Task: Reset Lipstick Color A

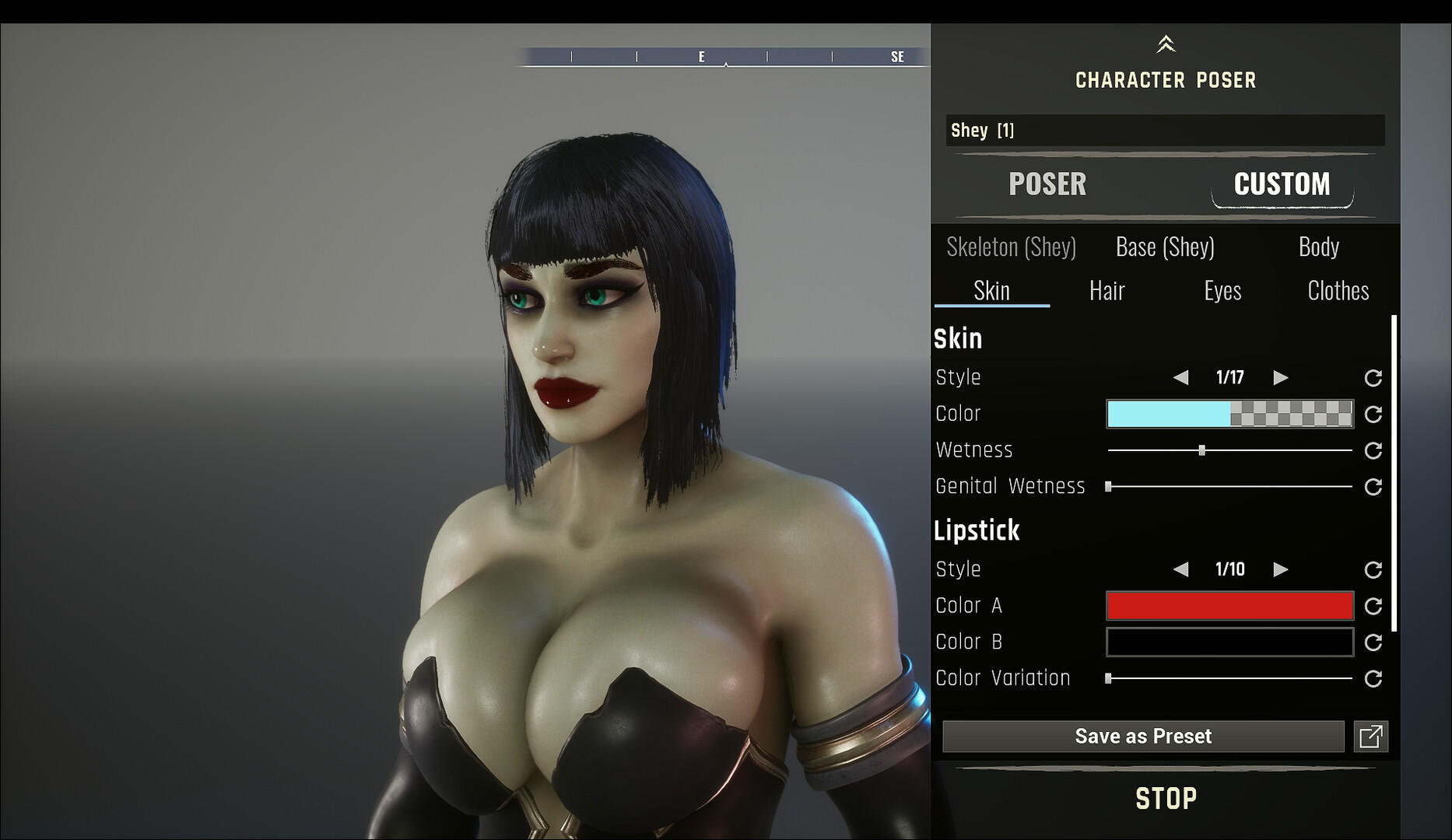Action: 1373,606
